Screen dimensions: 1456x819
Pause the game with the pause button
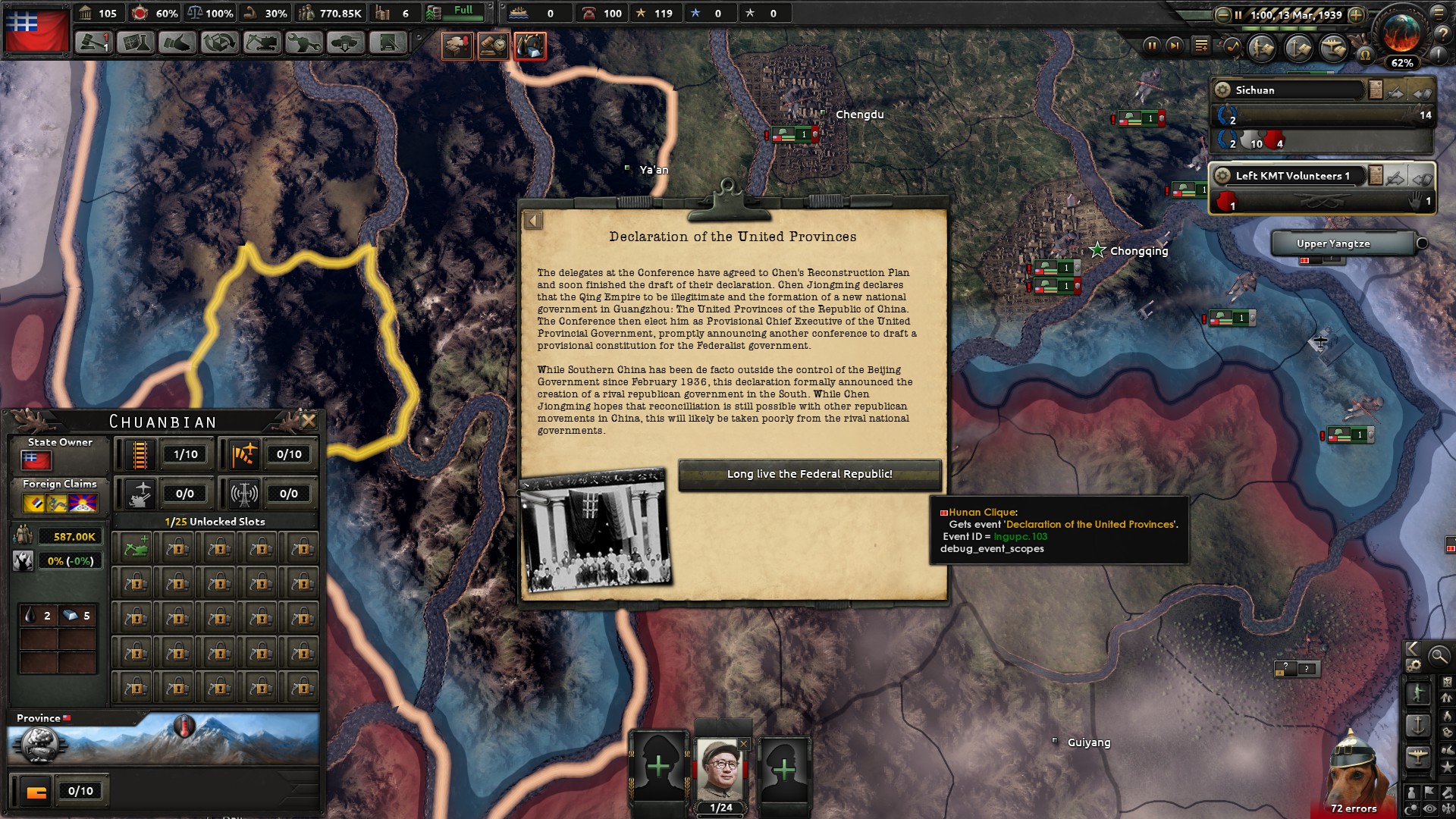pyautogui.click(x=1152, y=46)
